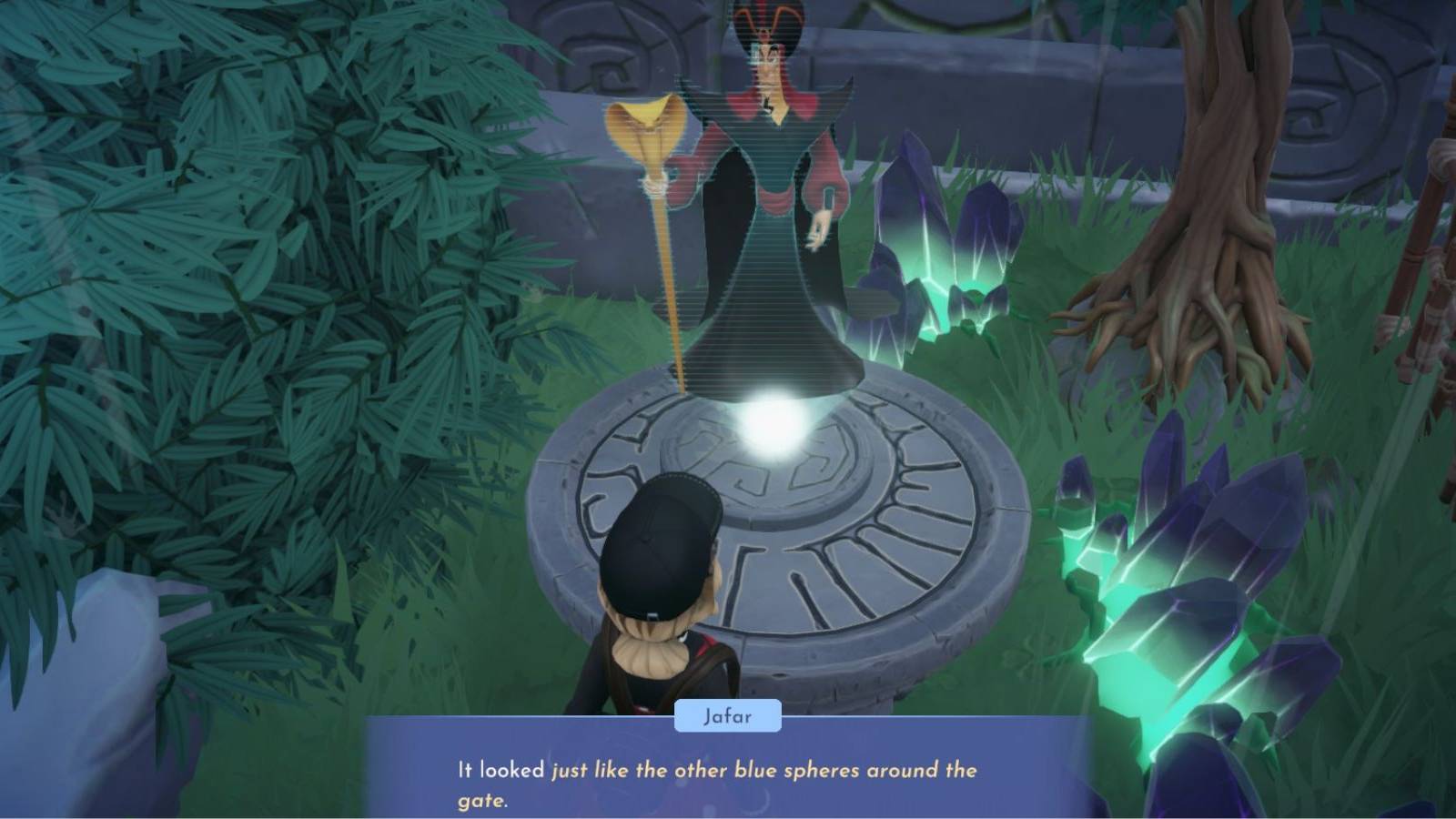Click the Jafar nameplate above the dialogue box
The width and height of the screenshot is (1456, 819).
click(x=728, y=717)
